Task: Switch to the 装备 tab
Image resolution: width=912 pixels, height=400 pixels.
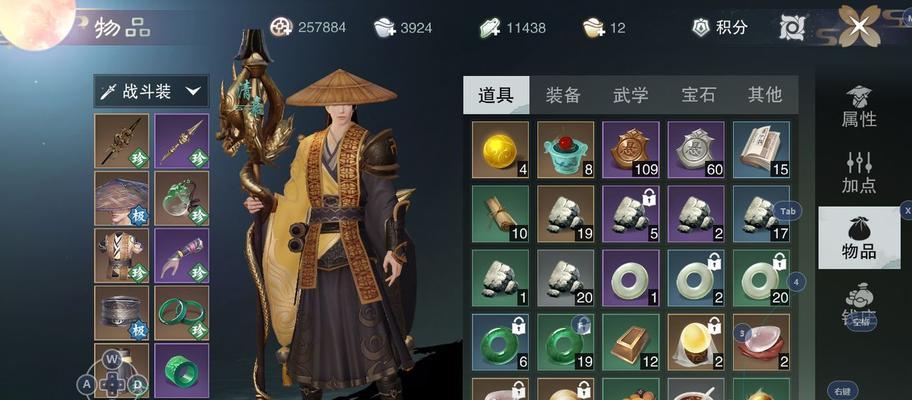Action: click(563, 95)
